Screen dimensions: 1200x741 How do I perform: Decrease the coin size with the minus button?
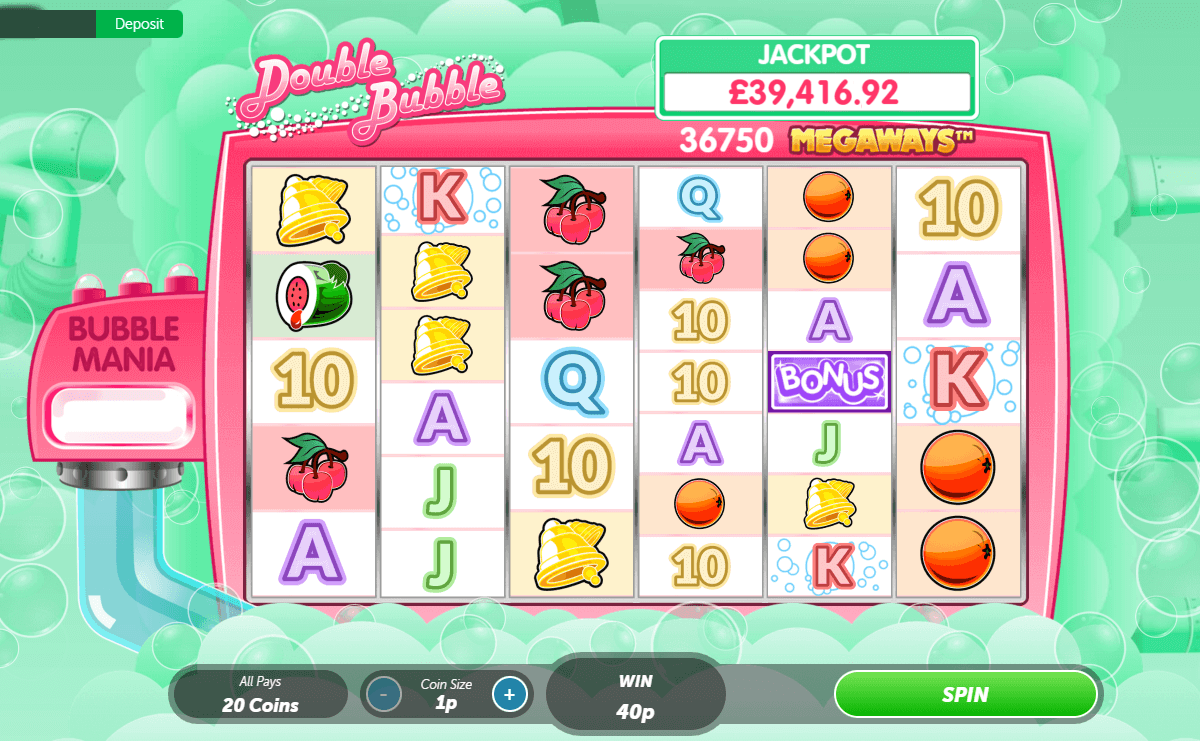(383, 694)
